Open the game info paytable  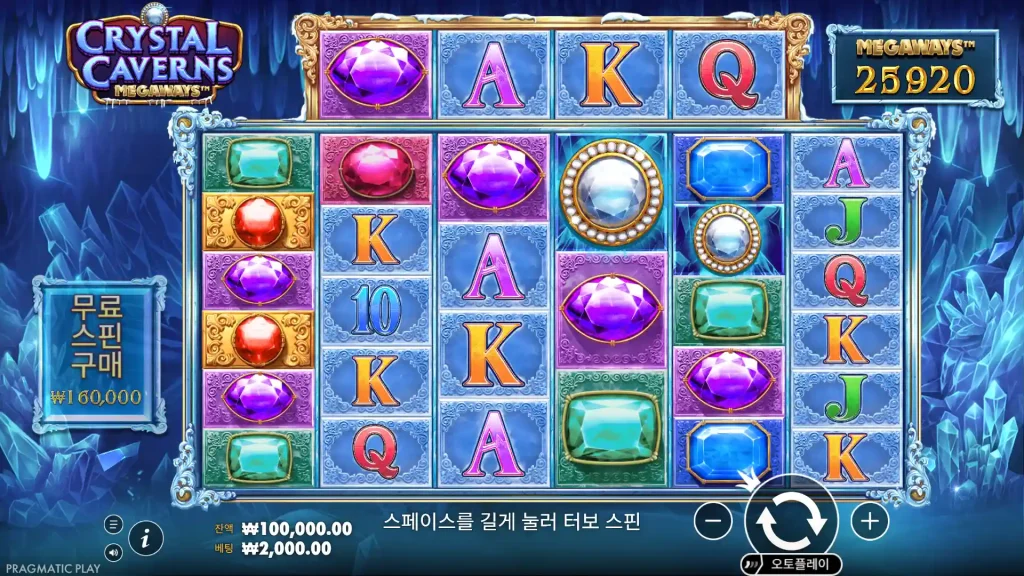pos(147,538)
